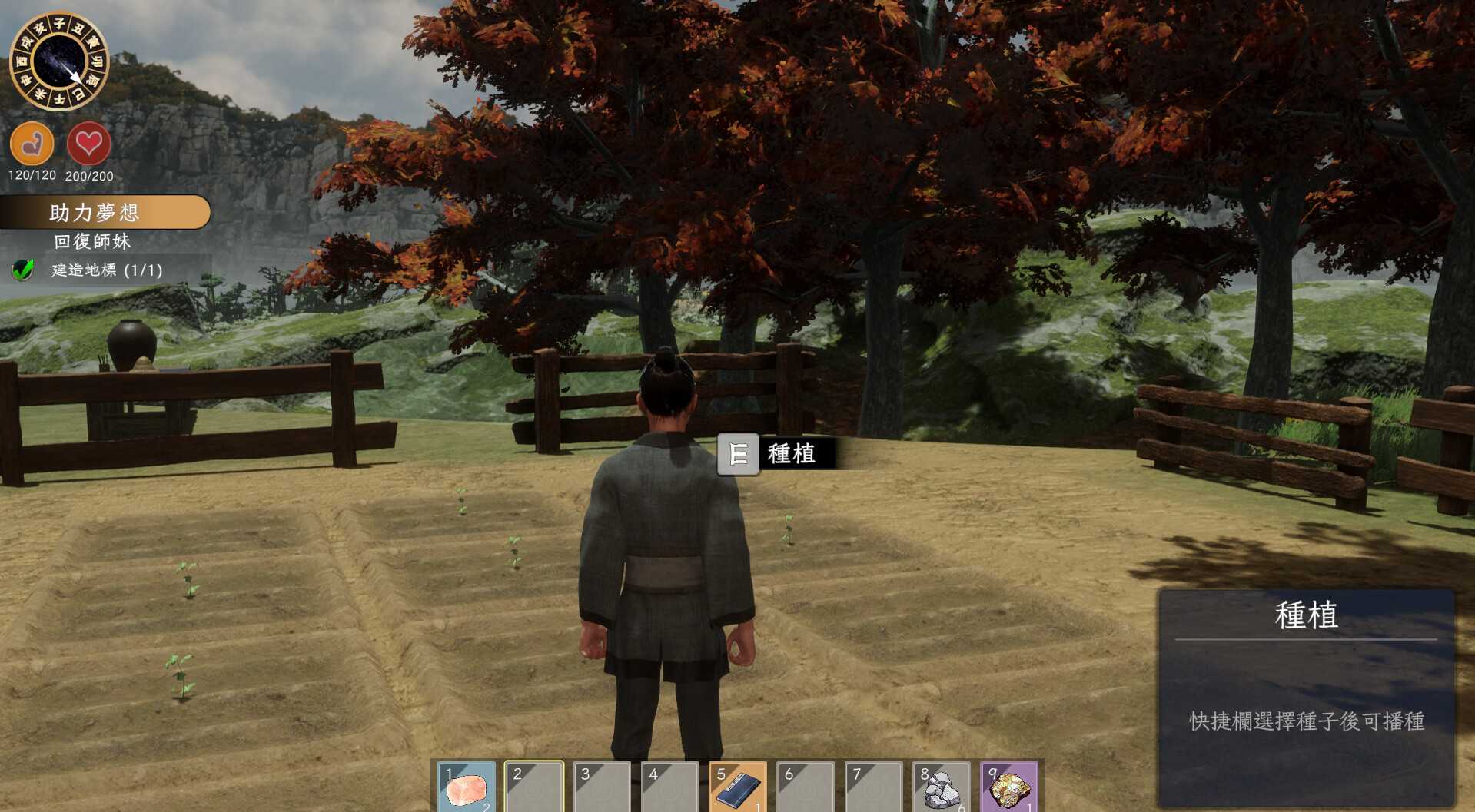Click the stamina value display 120/120
Viewport: 1475px width, 812px height.
pyautogui.click(x=32, y=176)
